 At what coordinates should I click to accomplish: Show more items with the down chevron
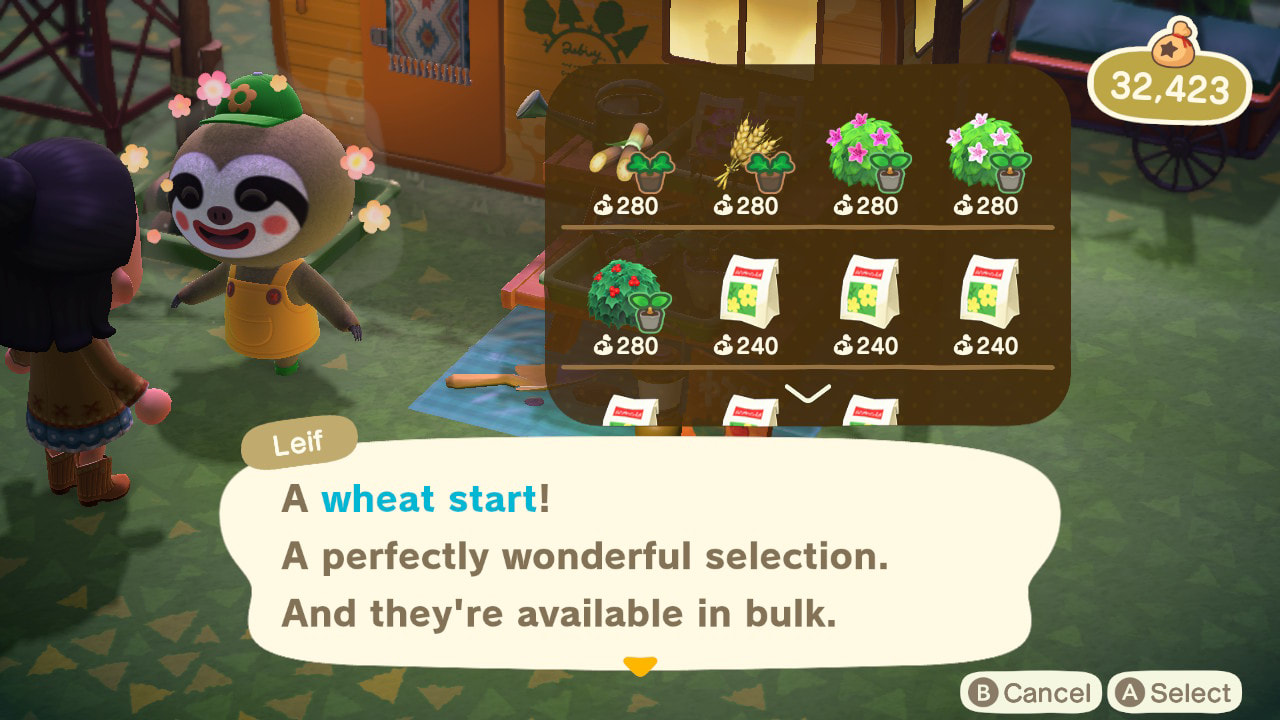tap(807, 394)
